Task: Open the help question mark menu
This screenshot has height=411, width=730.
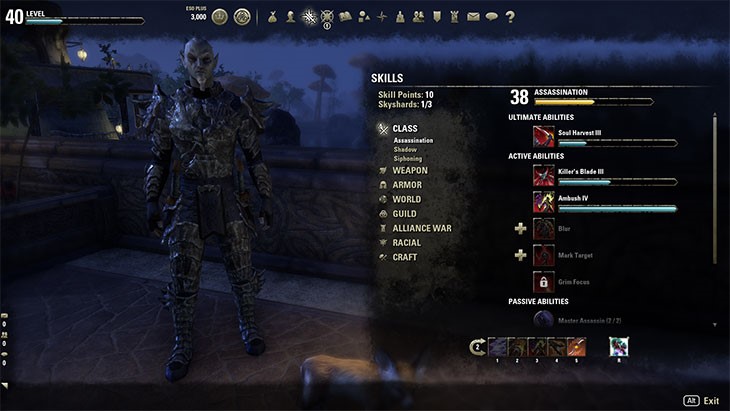Action: click(x=510, y=16)
